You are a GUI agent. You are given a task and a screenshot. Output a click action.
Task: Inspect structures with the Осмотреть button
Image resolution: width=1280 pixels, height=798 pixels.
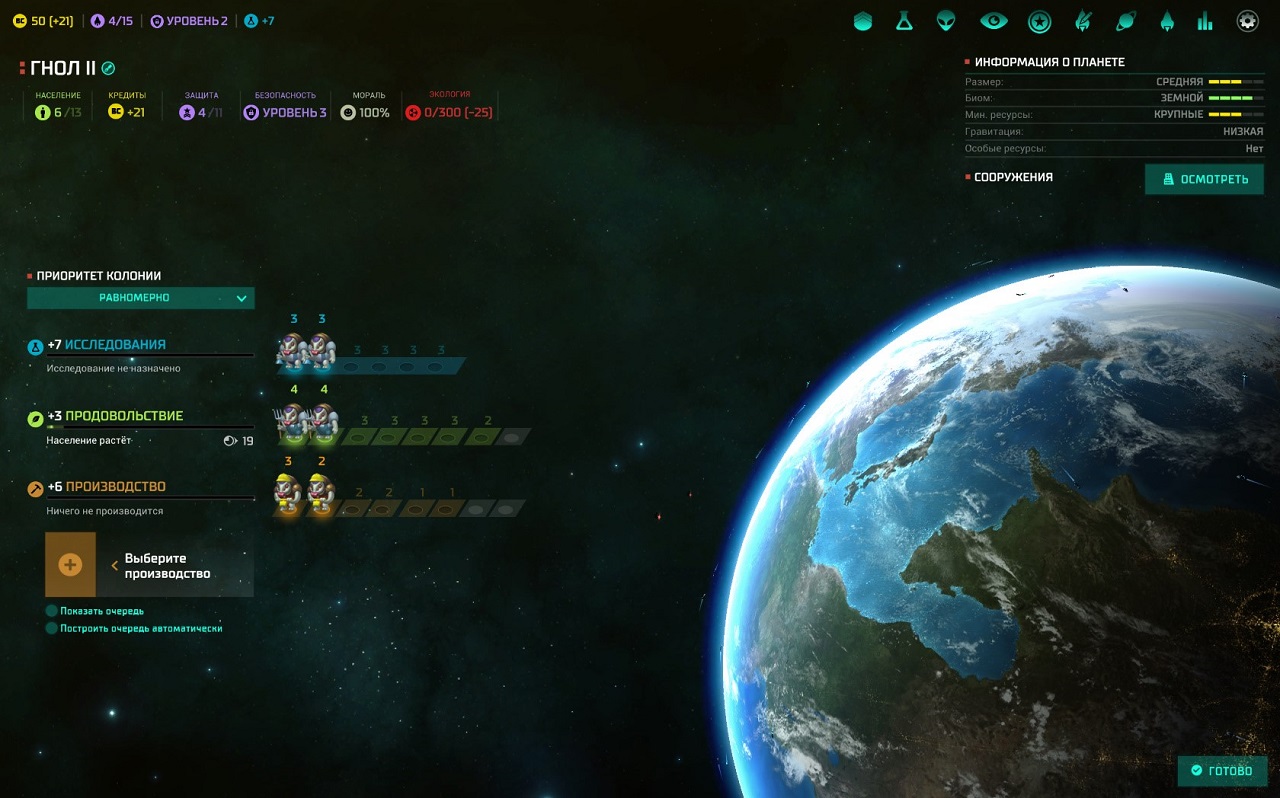click(1204, 179)
